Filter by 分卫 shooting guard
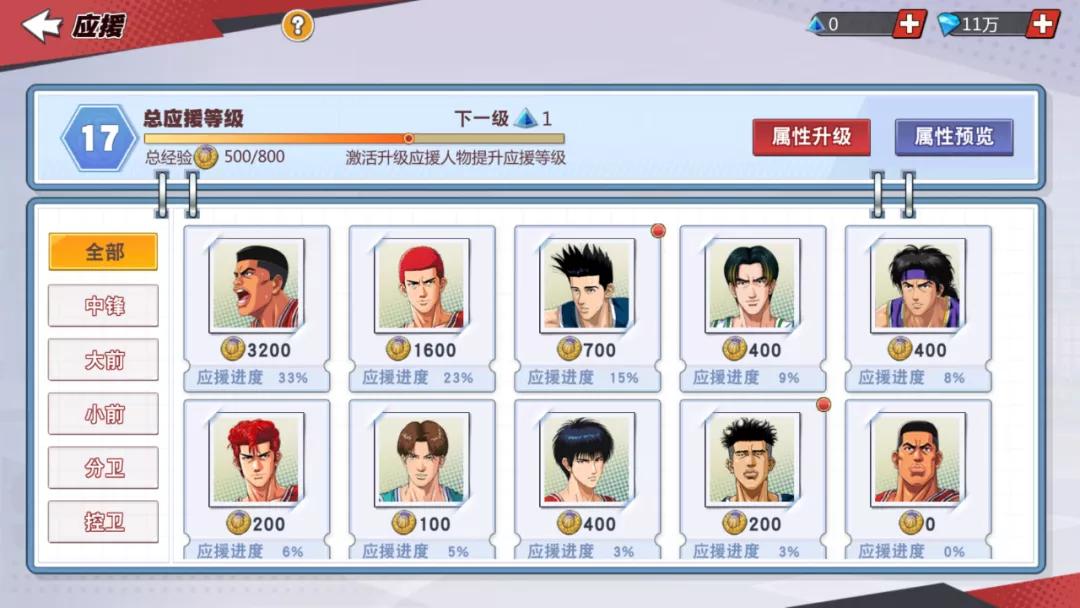Viewport: 1080px width, 608px height. (104, 468)
